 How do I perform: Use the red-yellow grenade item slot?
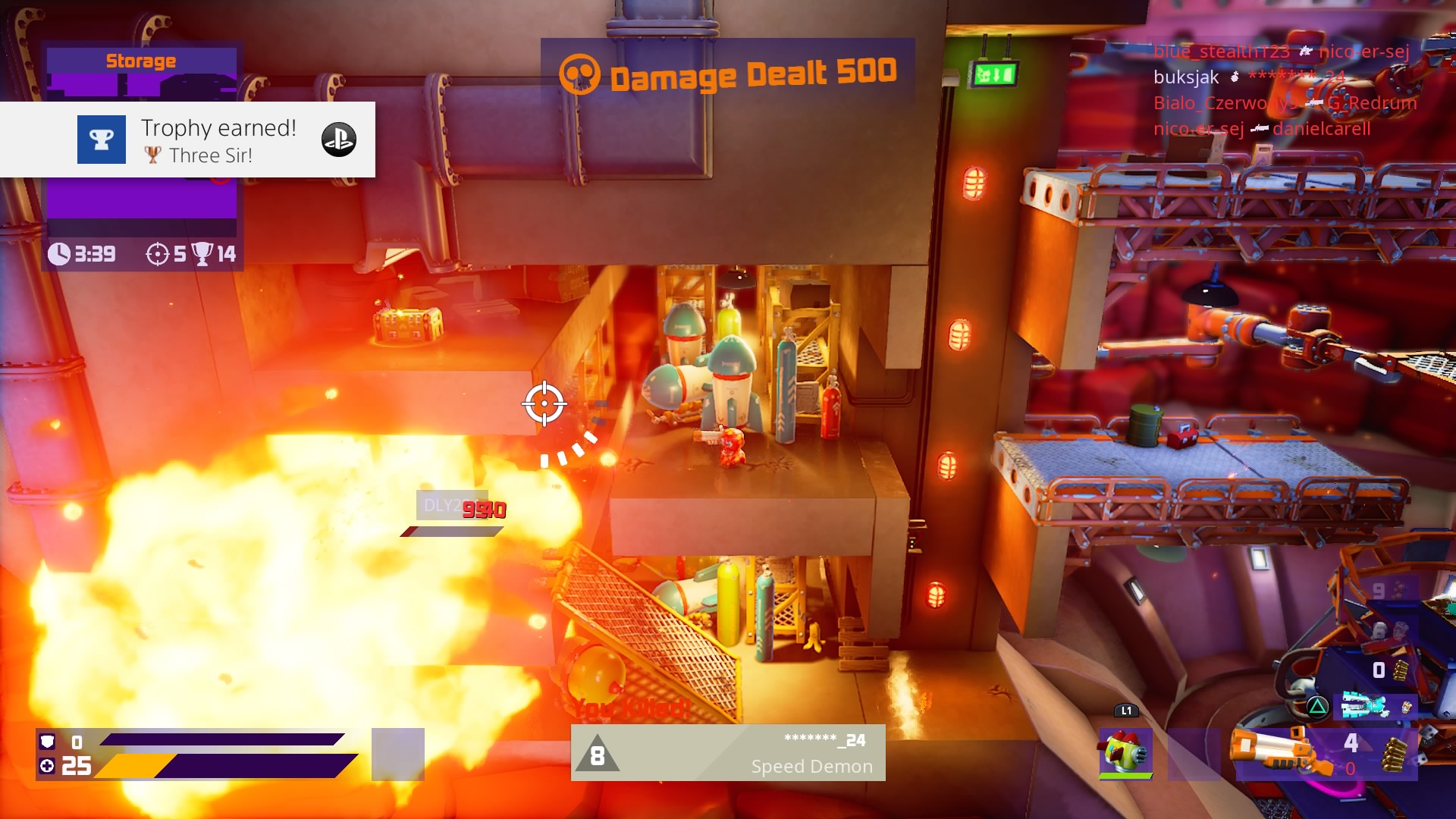[1125, 753]
